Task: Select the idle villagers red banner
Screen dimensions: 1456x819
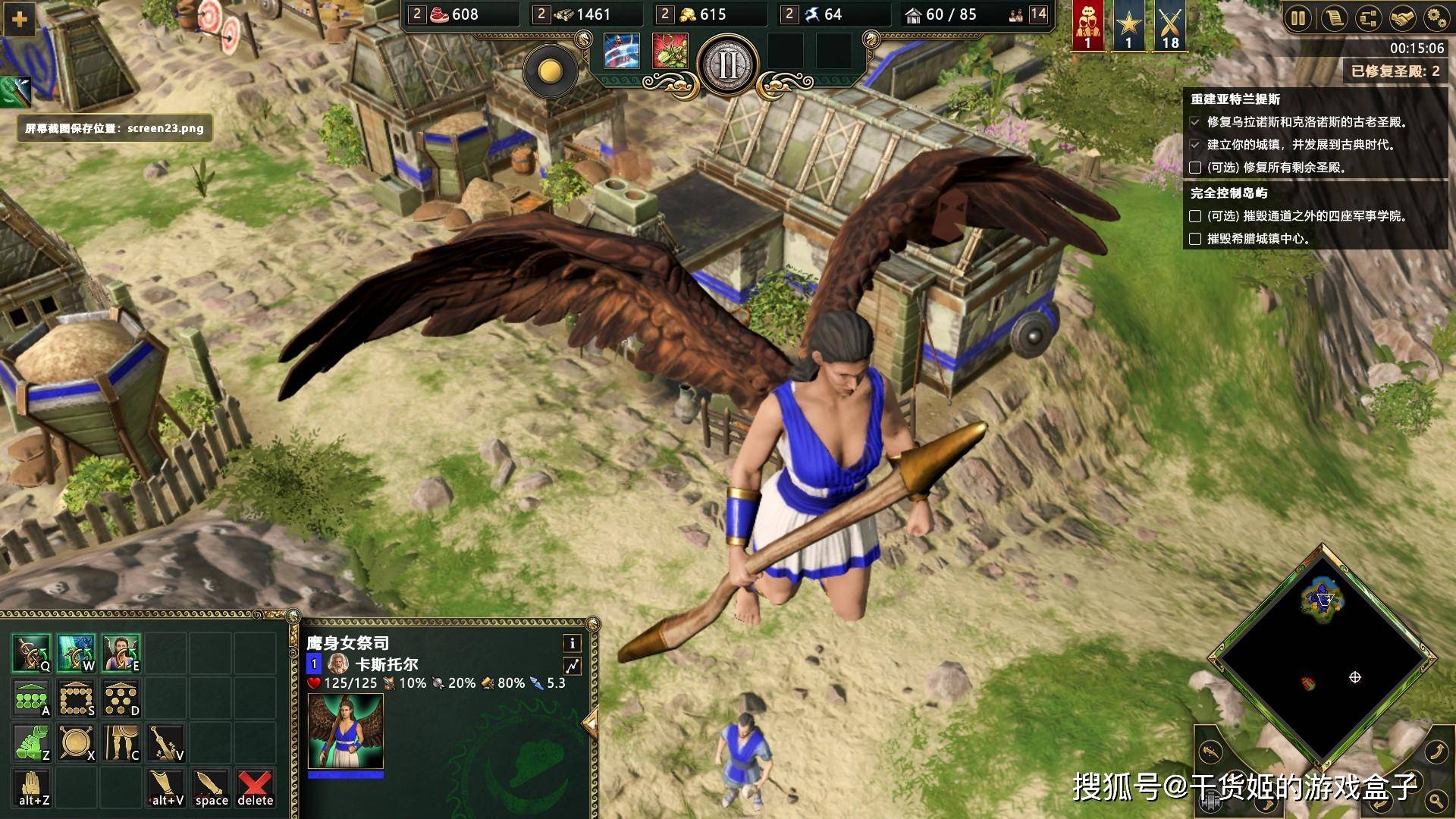Action: tap(1087, 26)
